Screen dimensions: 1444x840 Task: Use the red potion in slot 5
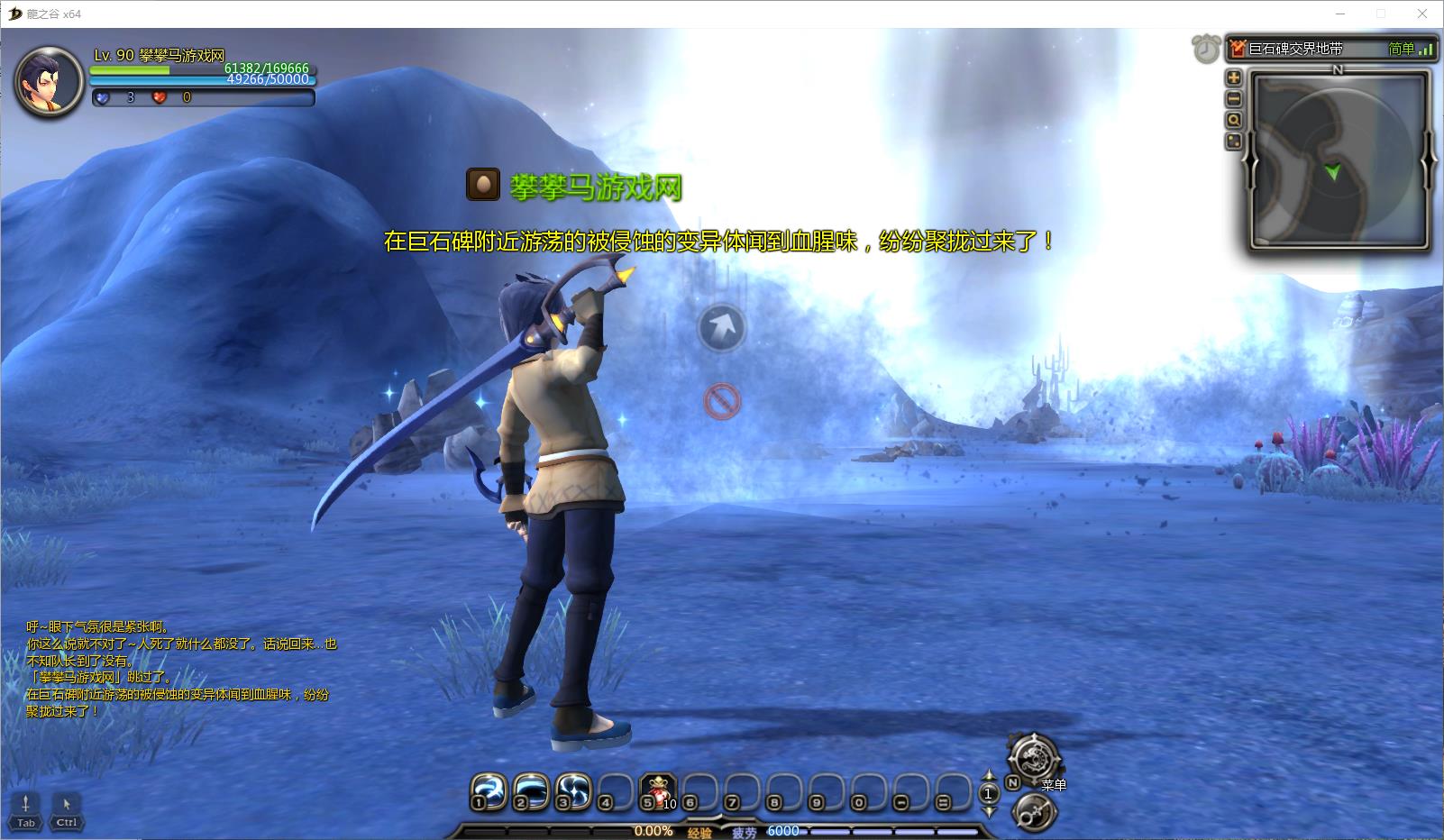pyautogui.click(x=658, y=792)
